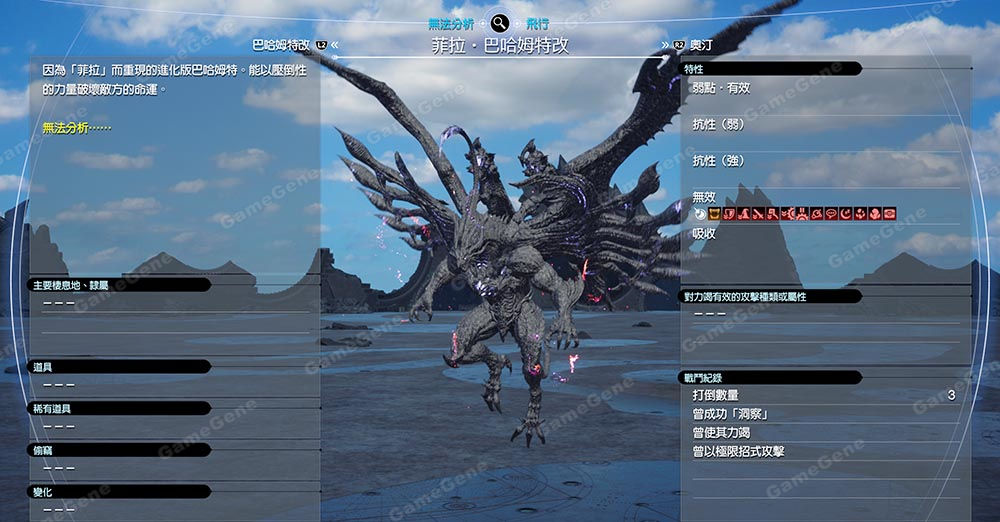The height and width of the screenshot is (522, 1000).
Task: Select the crescent moon sleep immunity icon
Action: pos(845,214)
